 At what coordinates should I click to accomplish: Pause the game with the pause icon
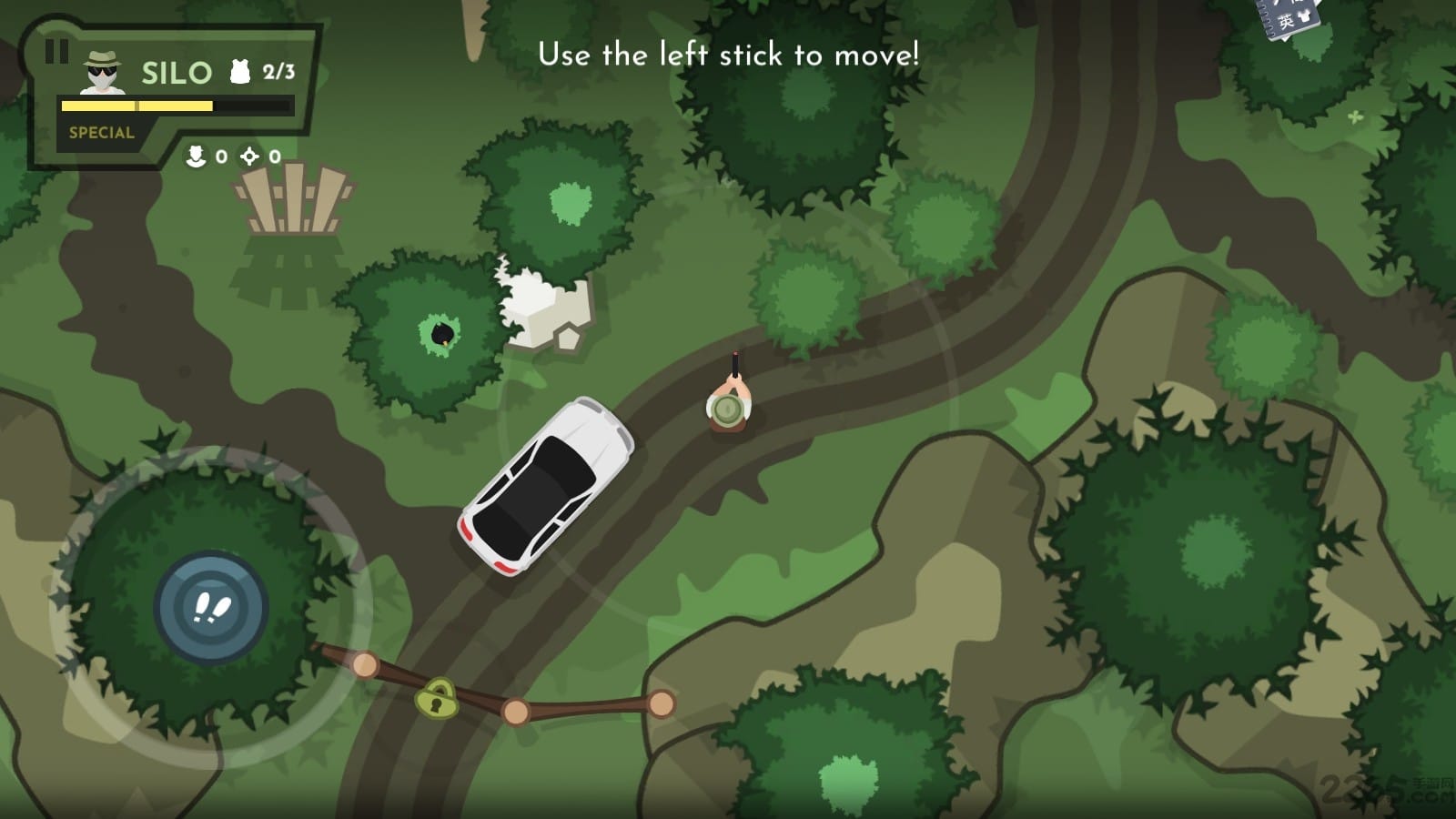[x=56, y=51]
